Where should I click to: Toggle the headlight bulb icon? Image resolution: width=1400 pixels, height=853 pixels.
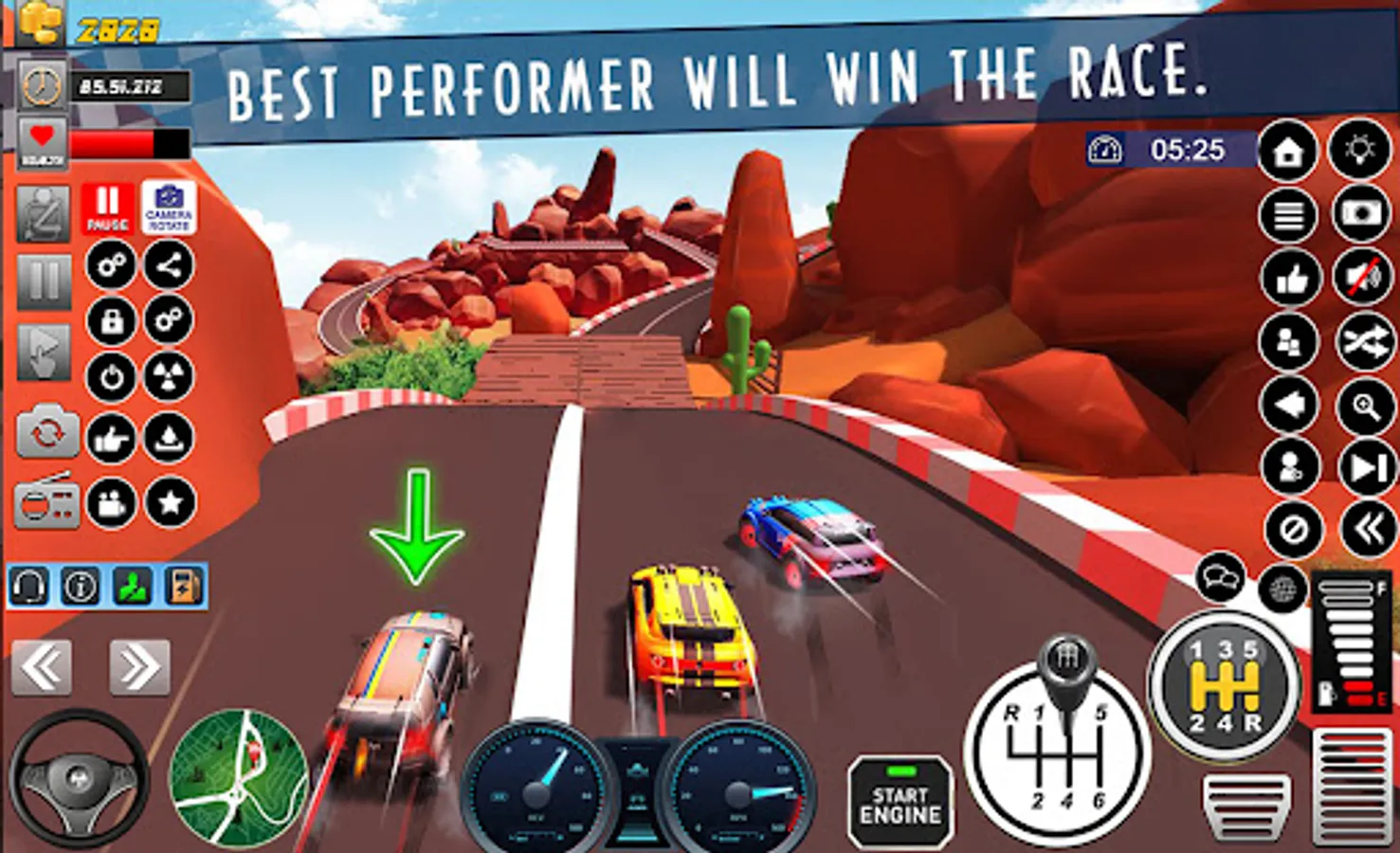pos(1359,149)
